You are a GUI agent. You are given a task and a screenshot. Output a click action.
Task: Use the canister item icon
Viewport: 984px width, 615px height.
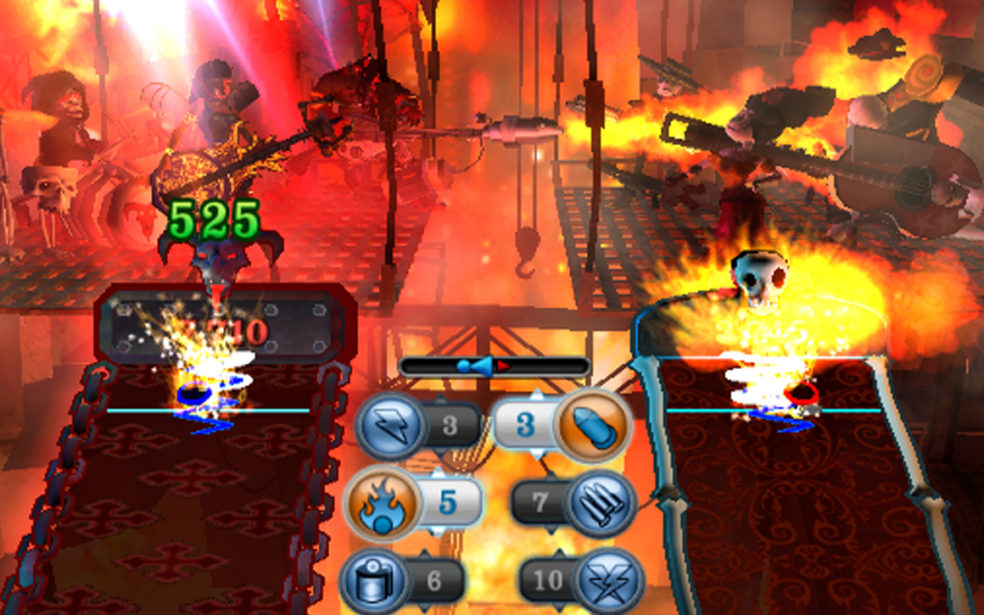[375, 580]
